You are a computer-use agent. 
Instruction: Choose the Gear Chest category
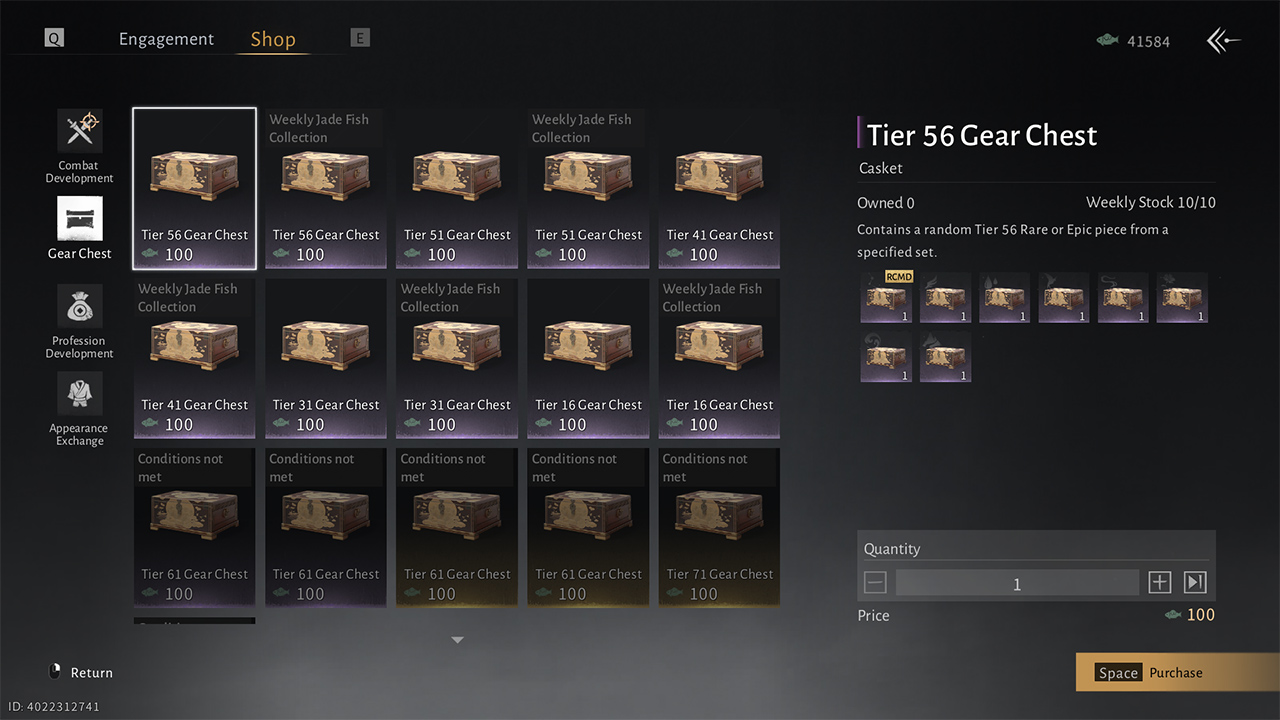click(80, 219)
